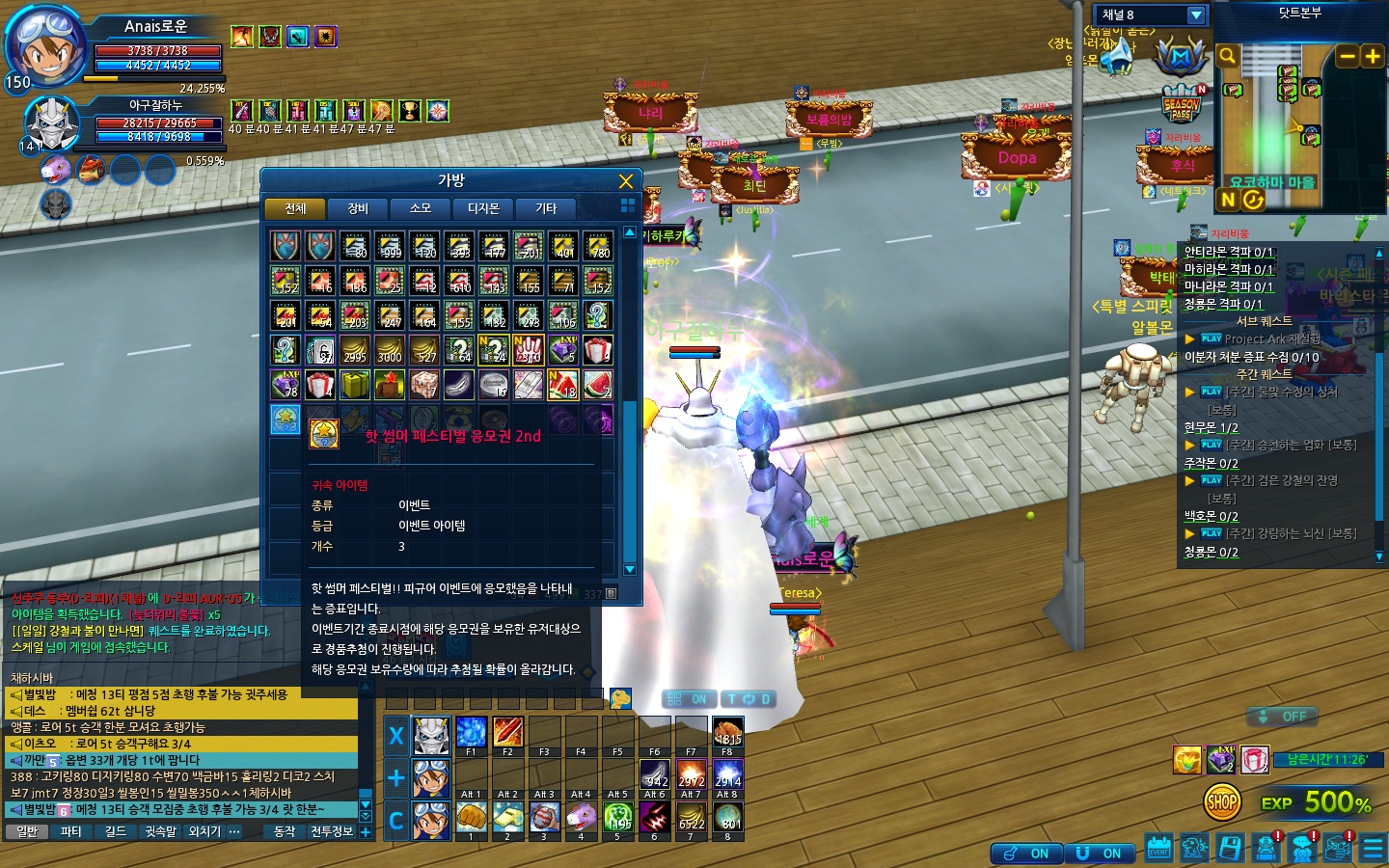Activate the F1 blue energy skill
The image size is (1389, 868).
[x=471, y=732]
